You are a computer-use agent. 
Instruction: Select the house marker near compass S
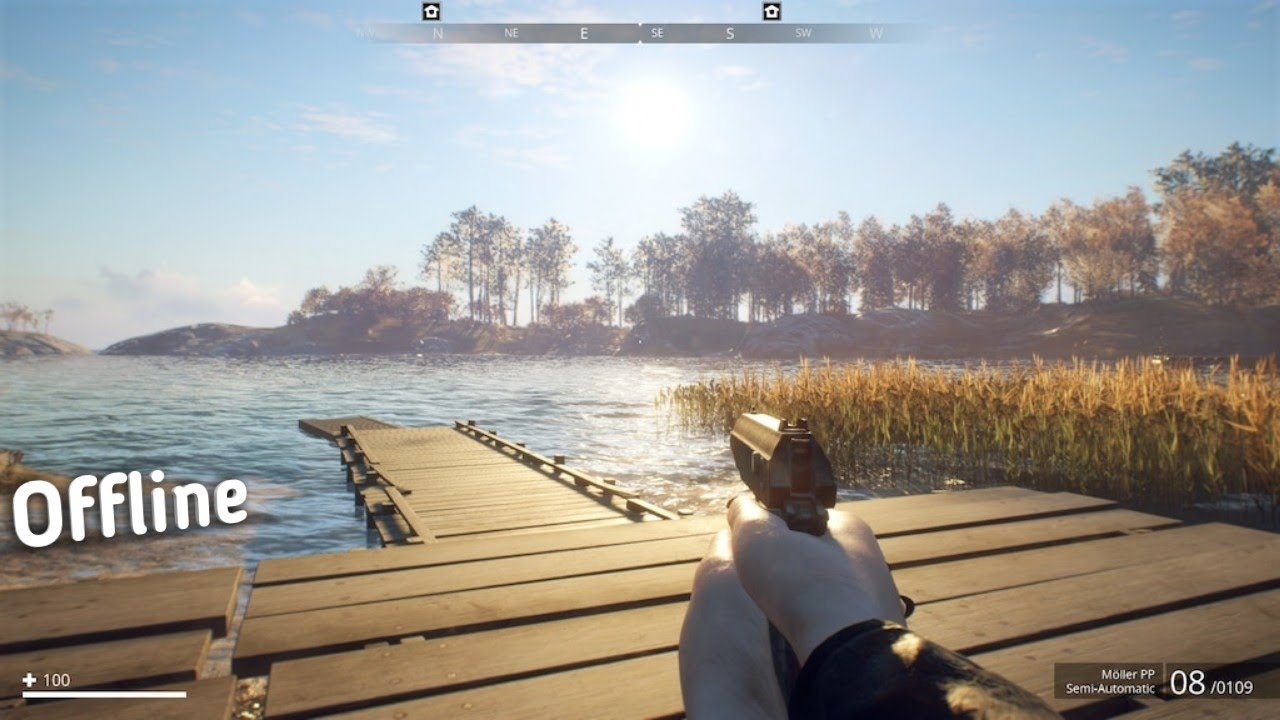coord(771,11)
